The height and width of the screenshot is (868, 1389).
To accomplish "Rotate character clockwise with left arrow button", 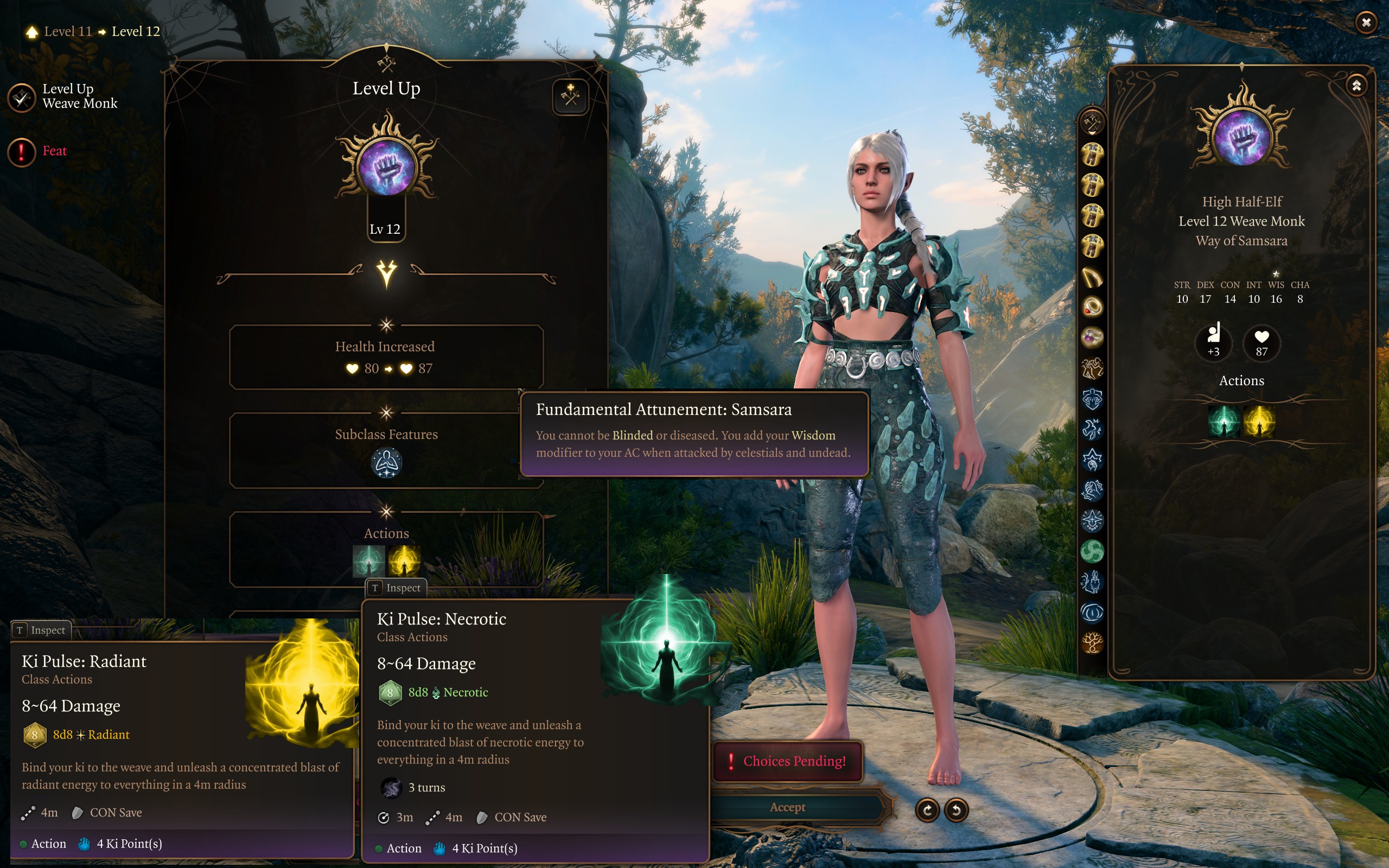I will tap(927, 810).
